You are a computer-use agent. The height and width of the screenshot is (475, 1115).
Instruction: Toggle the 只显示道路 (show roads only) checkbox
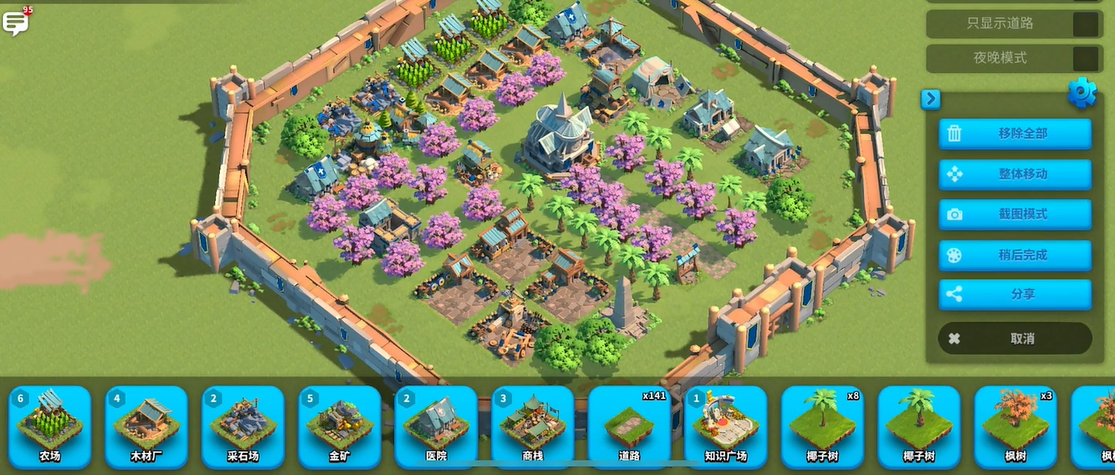tap(1085, 23)
